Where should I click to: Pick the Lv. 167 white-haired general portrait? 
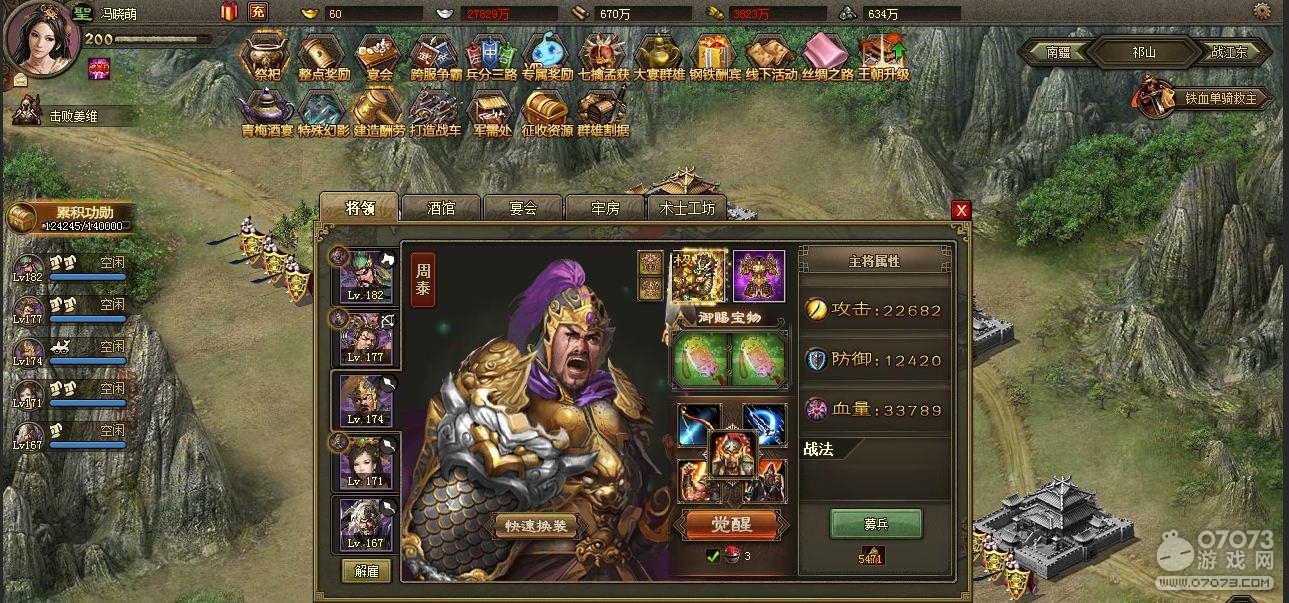pyautogui.click(x=365, y=525)
